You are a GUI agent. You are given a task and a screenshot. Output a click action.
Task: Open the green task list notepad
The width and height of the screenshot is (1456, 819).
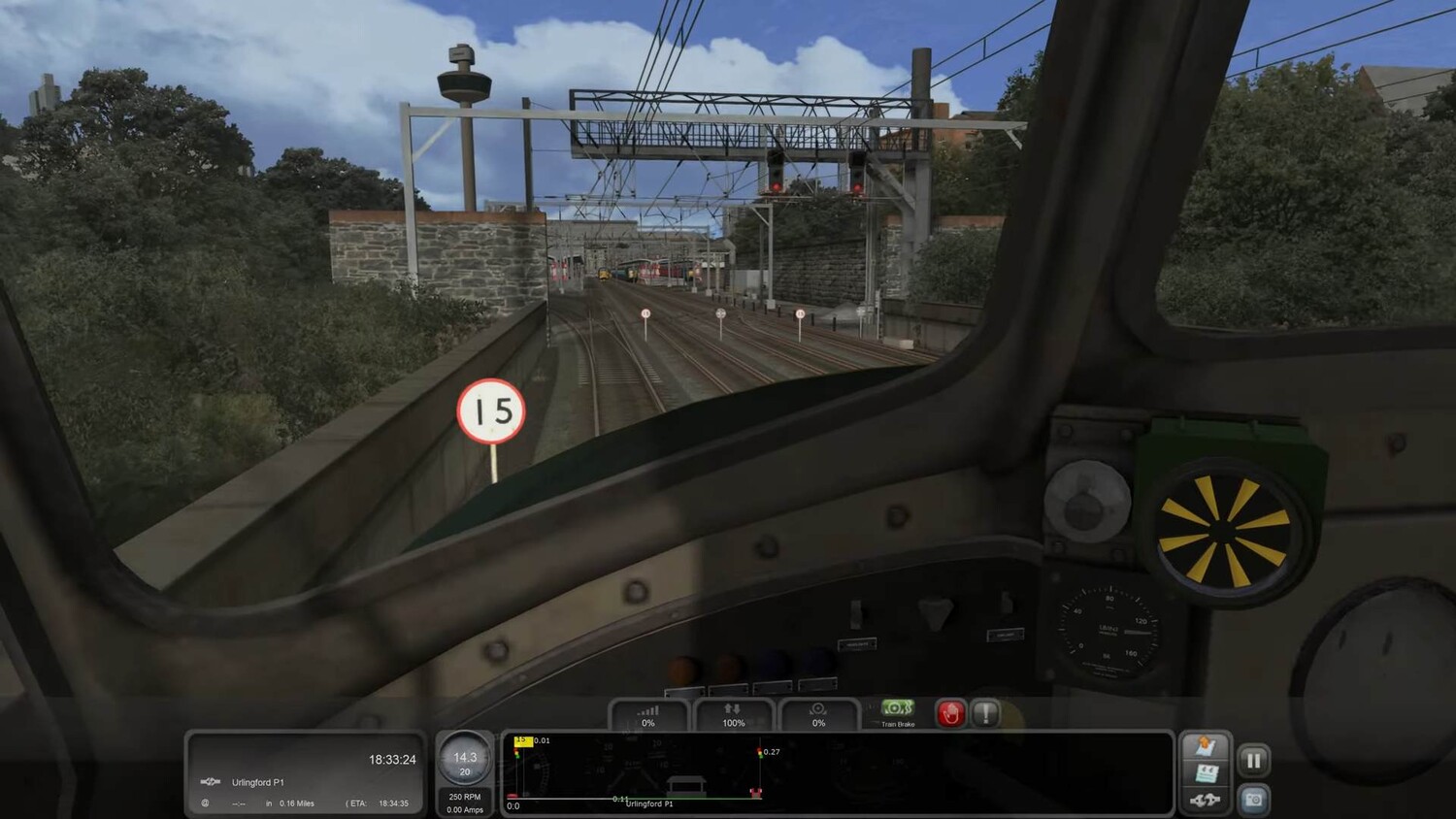pos(1206,773)
